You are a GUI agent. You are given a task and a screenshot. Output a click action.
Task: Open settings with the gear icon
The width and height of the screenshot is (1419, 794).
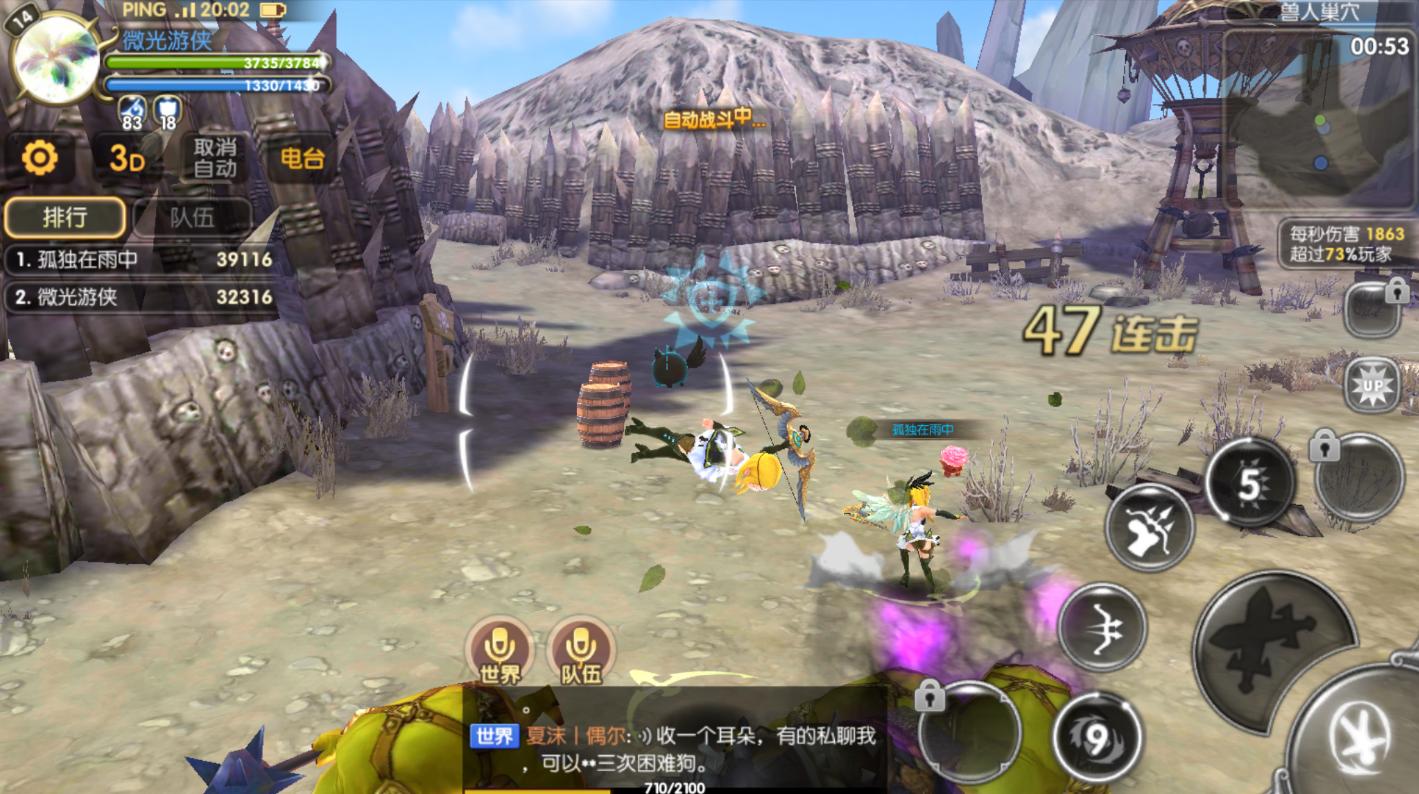tap(40, 158)
